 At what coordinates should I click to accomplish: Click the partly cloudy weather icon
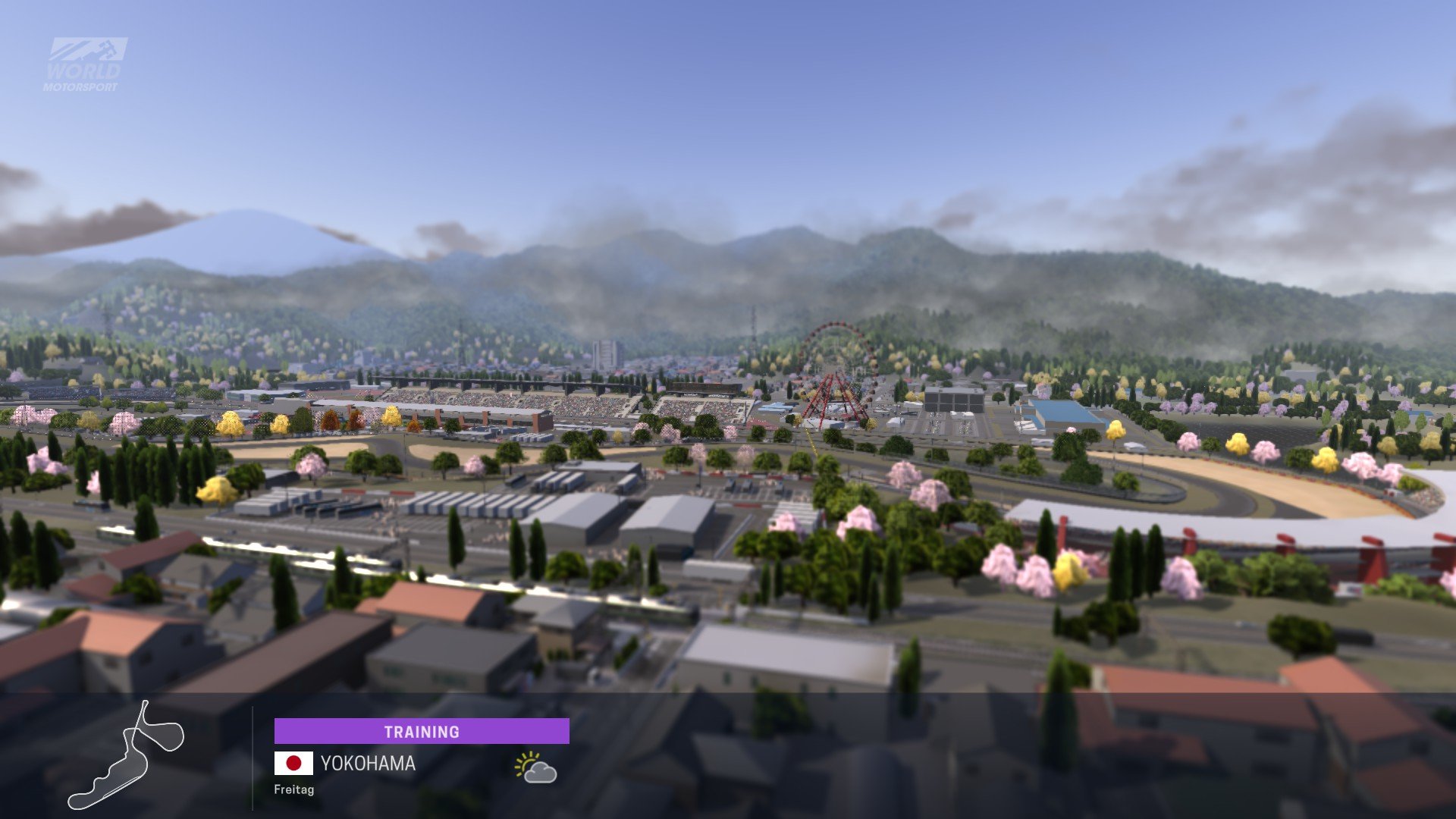point(535,767)
